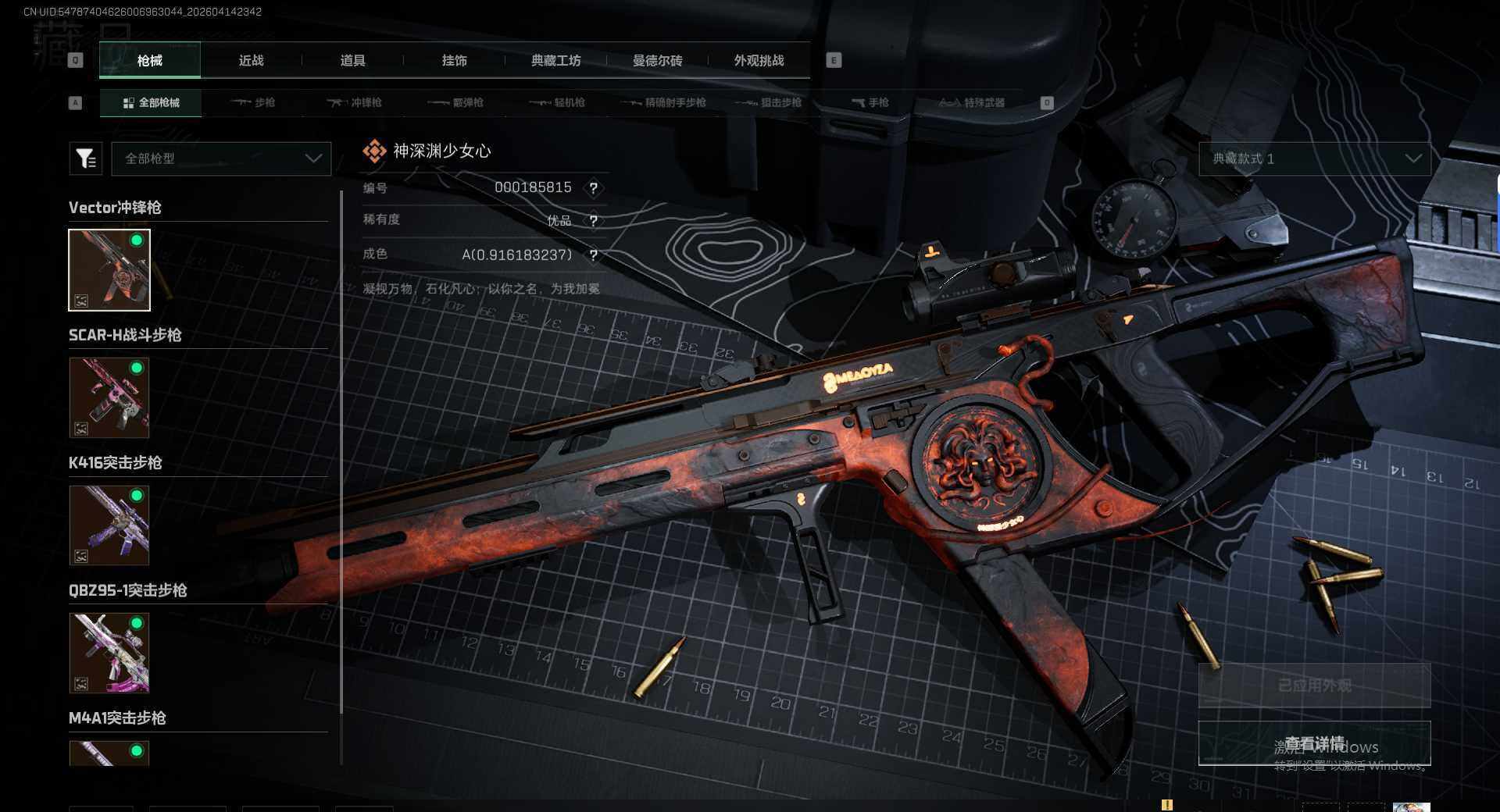Open the 典藏款式 1 style dropdown
1500x812 pixels.
tap(1315, 158)
